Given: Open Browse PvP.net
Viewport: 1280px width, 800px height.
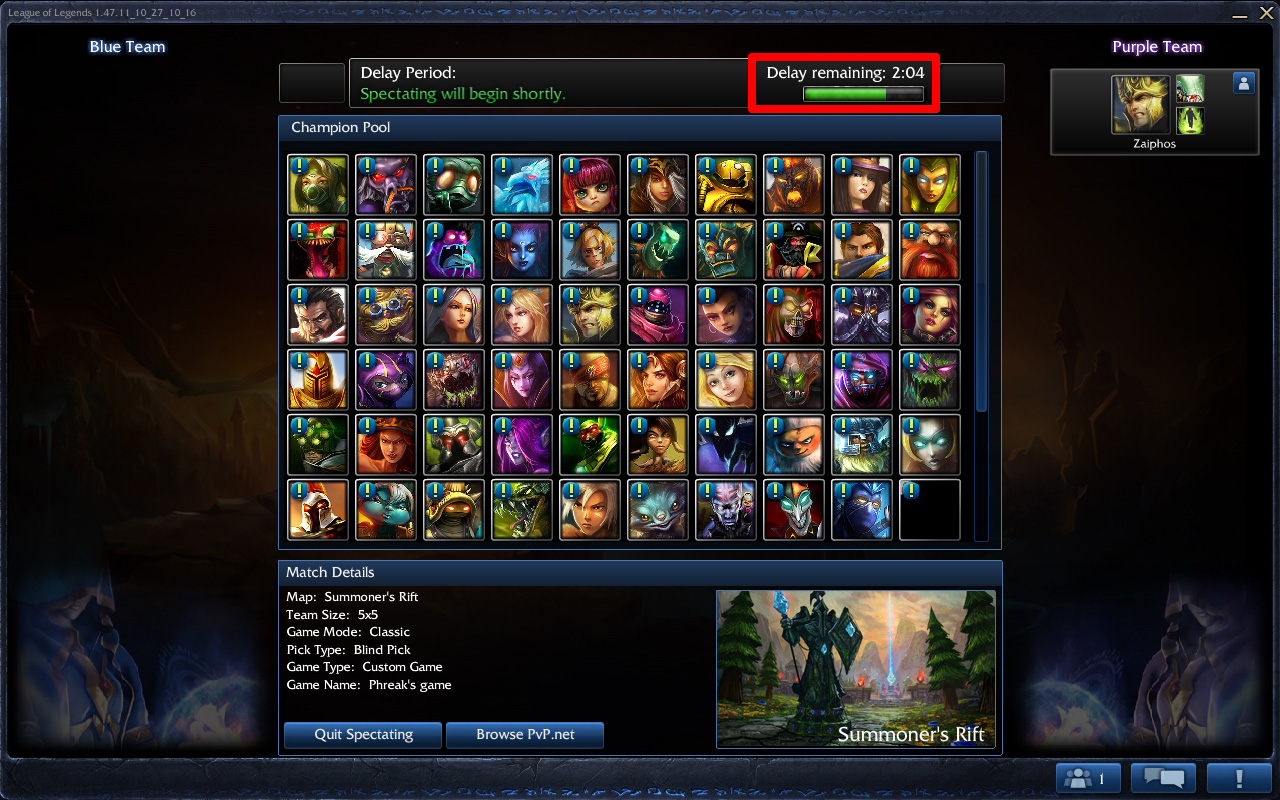Looking at the screenshot, I should [x=524, y=734].
